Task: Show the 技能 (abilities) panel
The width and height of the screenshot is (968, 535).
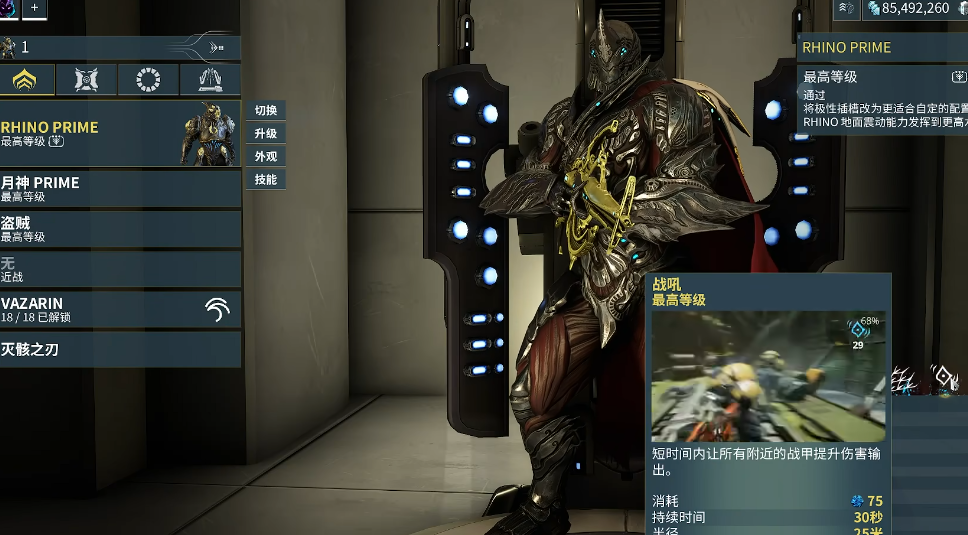Action: 265,180
